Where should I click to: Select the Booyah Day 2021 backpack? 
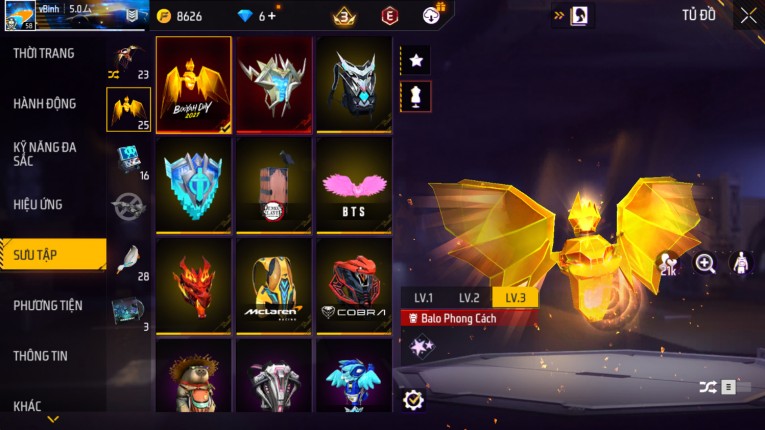pyautogui.click(x=194, y=84)
